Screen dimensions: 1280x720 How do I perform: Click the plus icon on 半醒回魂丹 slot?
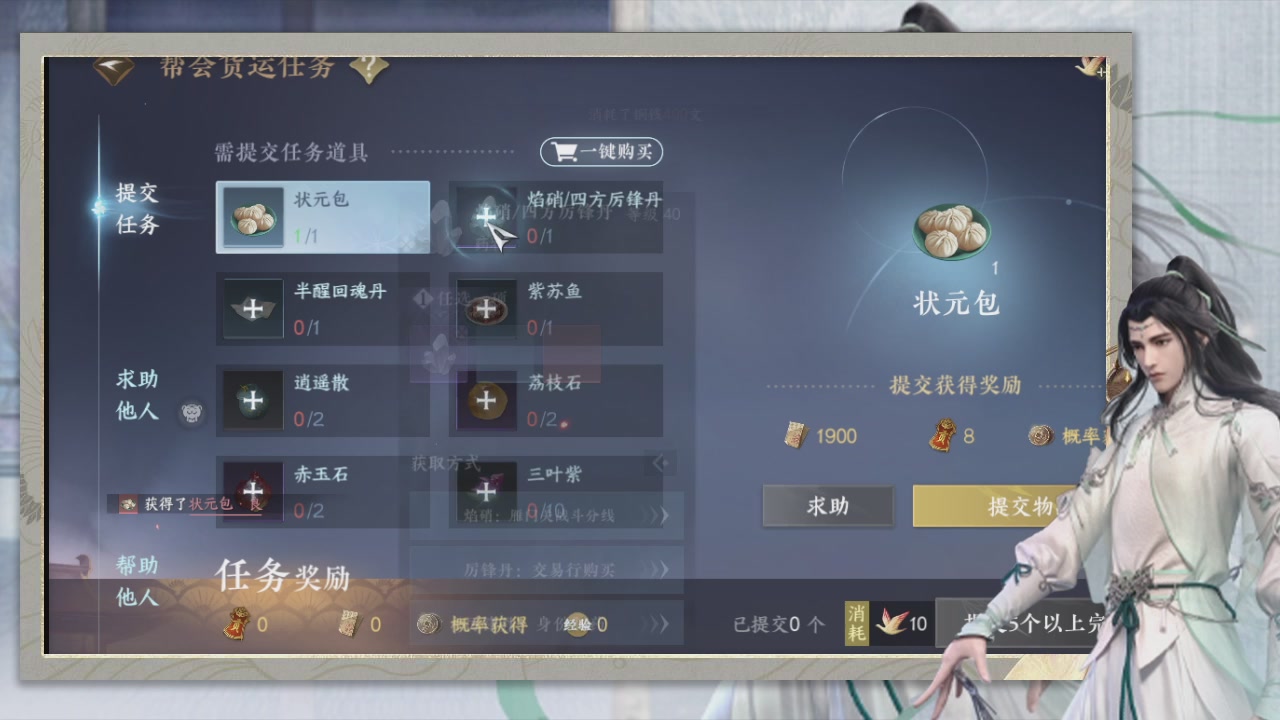[252, 309]
